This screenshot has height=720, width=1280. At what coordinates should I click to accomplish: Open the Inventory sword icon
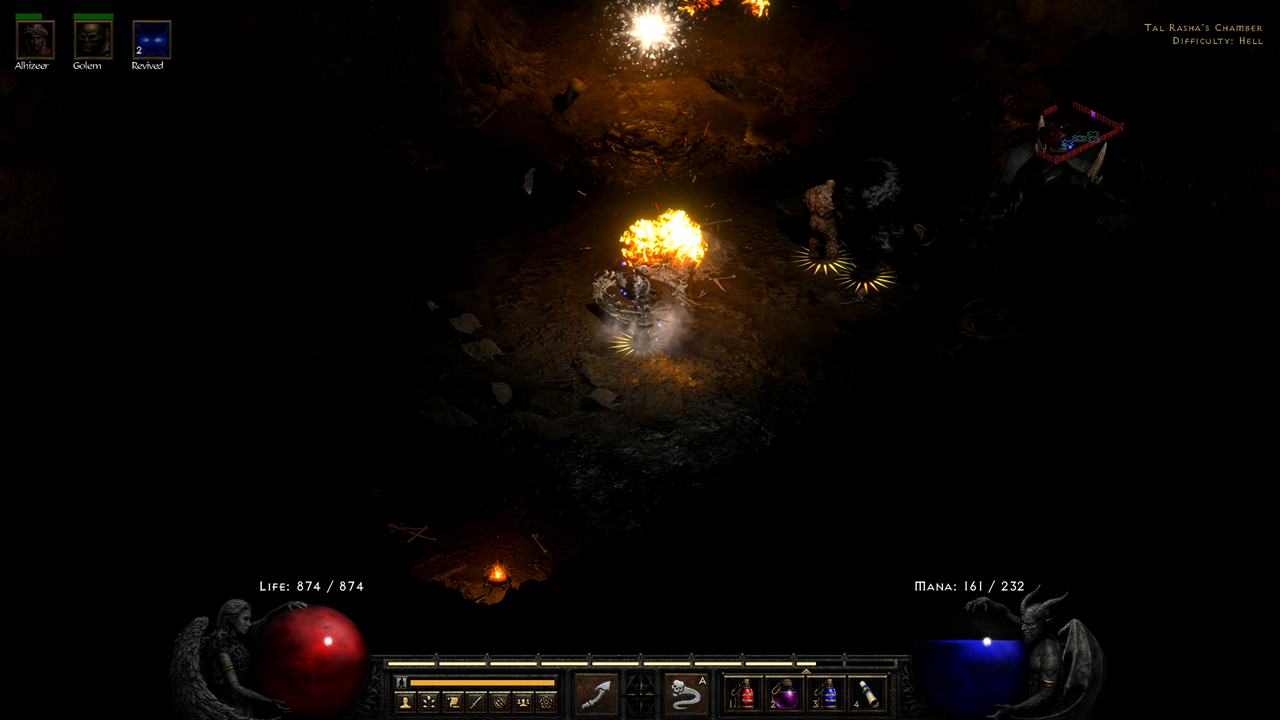475,701
